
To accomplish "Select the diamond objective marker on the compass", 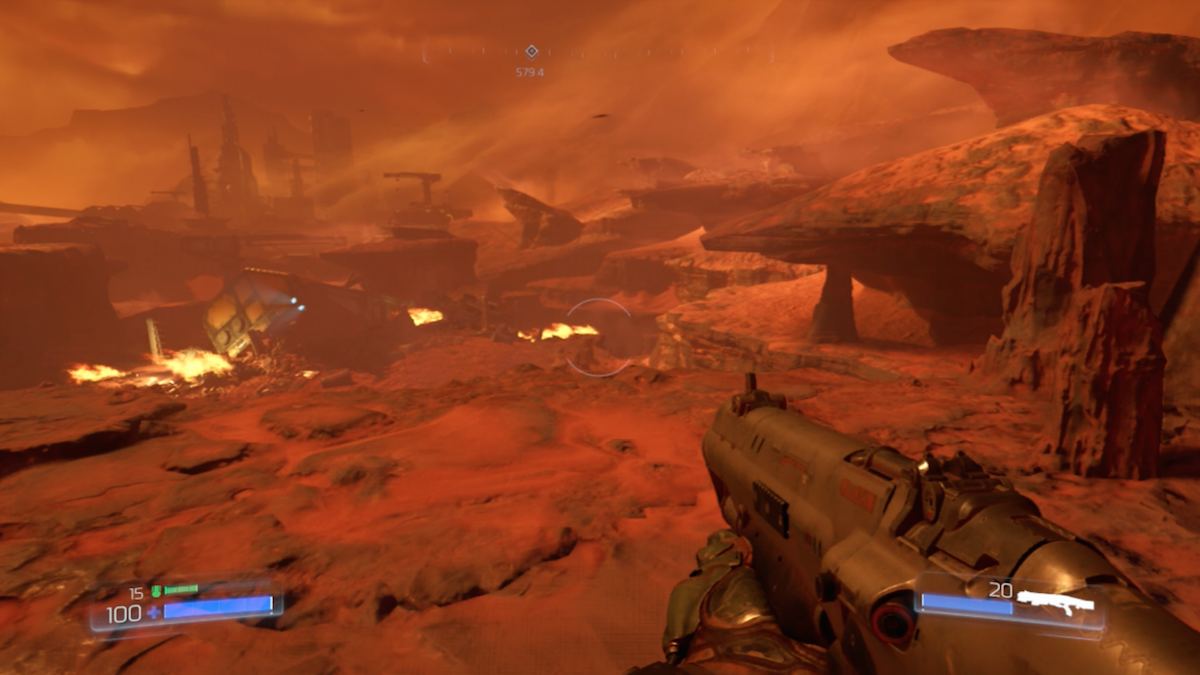I will click(x=531, y=51).
